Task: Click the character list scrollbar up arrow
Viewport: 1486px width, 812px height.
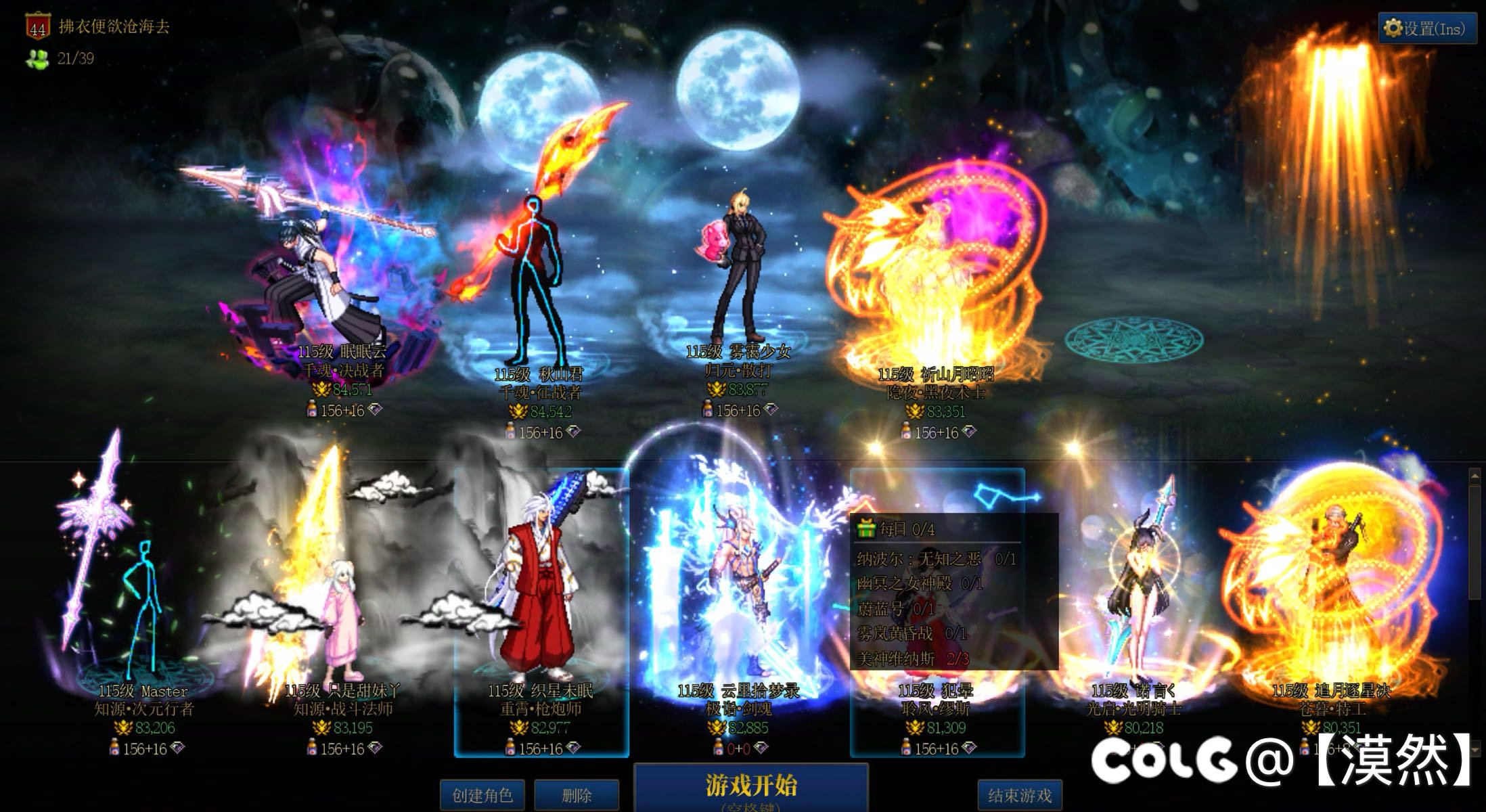Action: point(1474,476)
